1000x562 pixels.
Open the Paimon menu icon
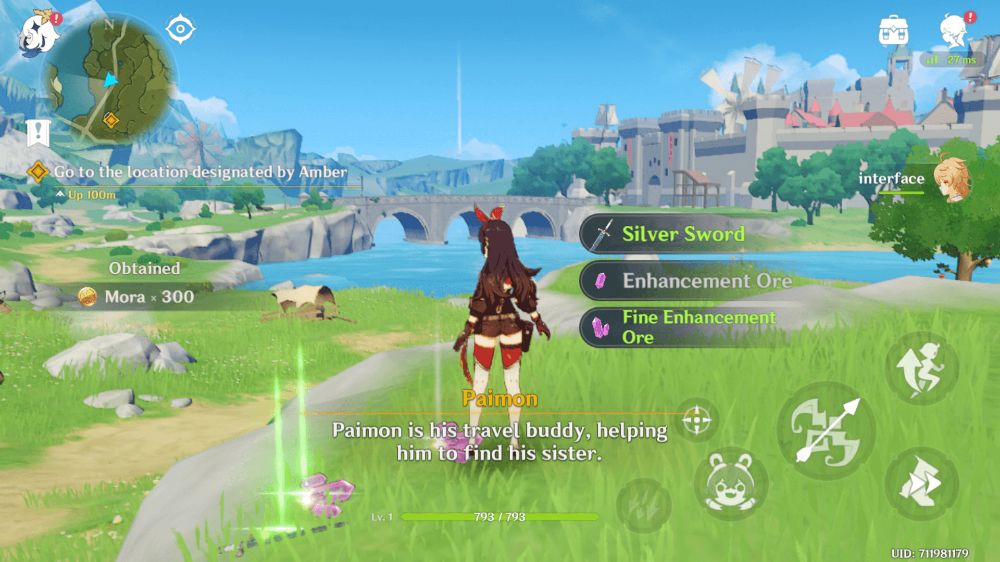[x=36, y=32]
